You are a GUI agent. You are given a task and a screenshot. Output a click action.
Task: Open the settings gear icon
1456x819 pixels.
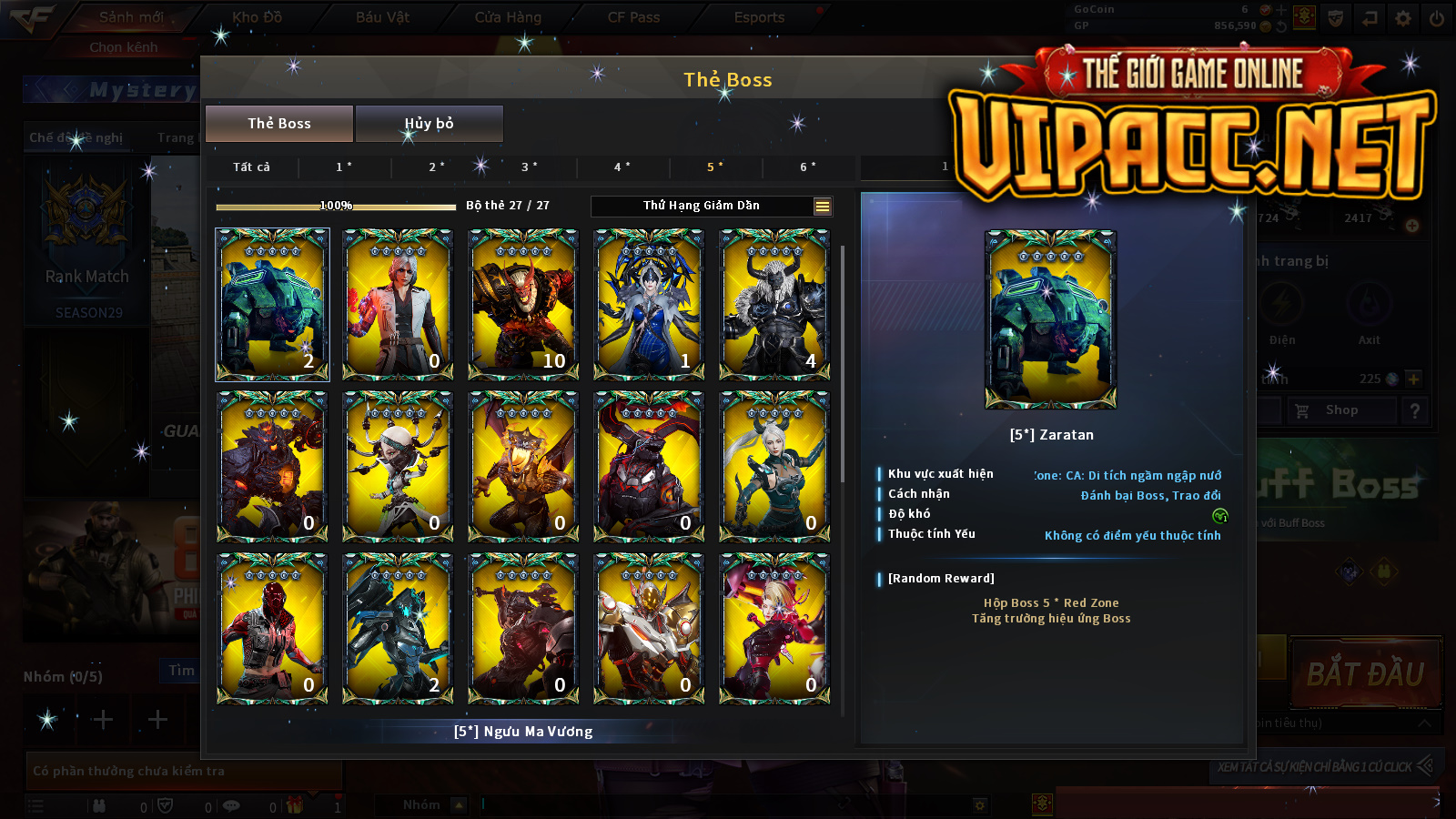pos(1403,18)
